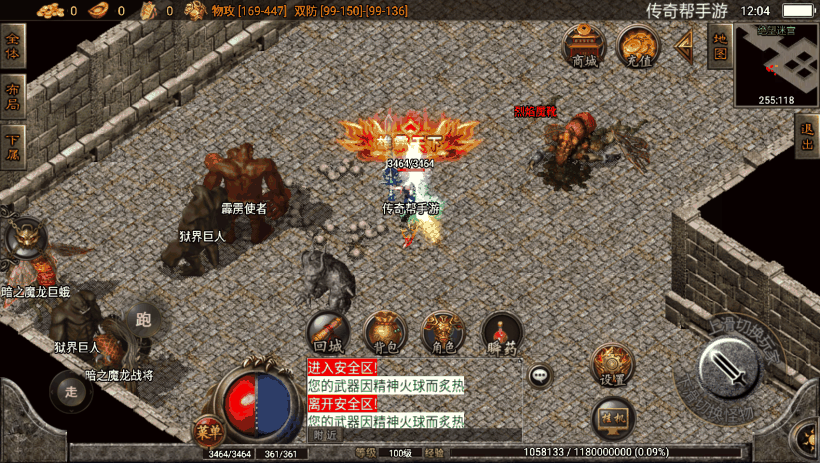Switch to 走 walk mode

point(70,389)
